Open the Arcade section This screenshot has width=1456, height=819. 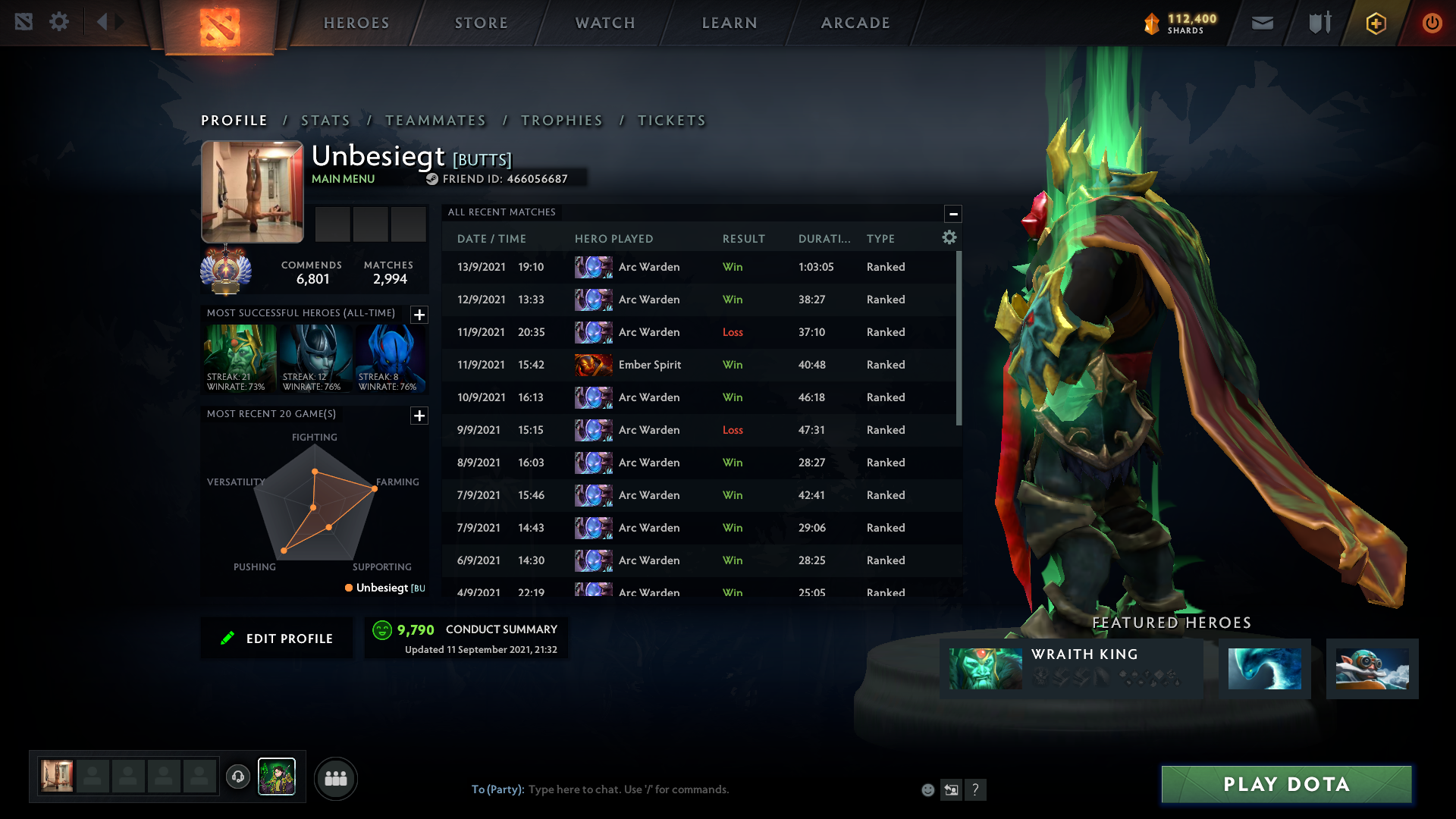tap(855, 23)
